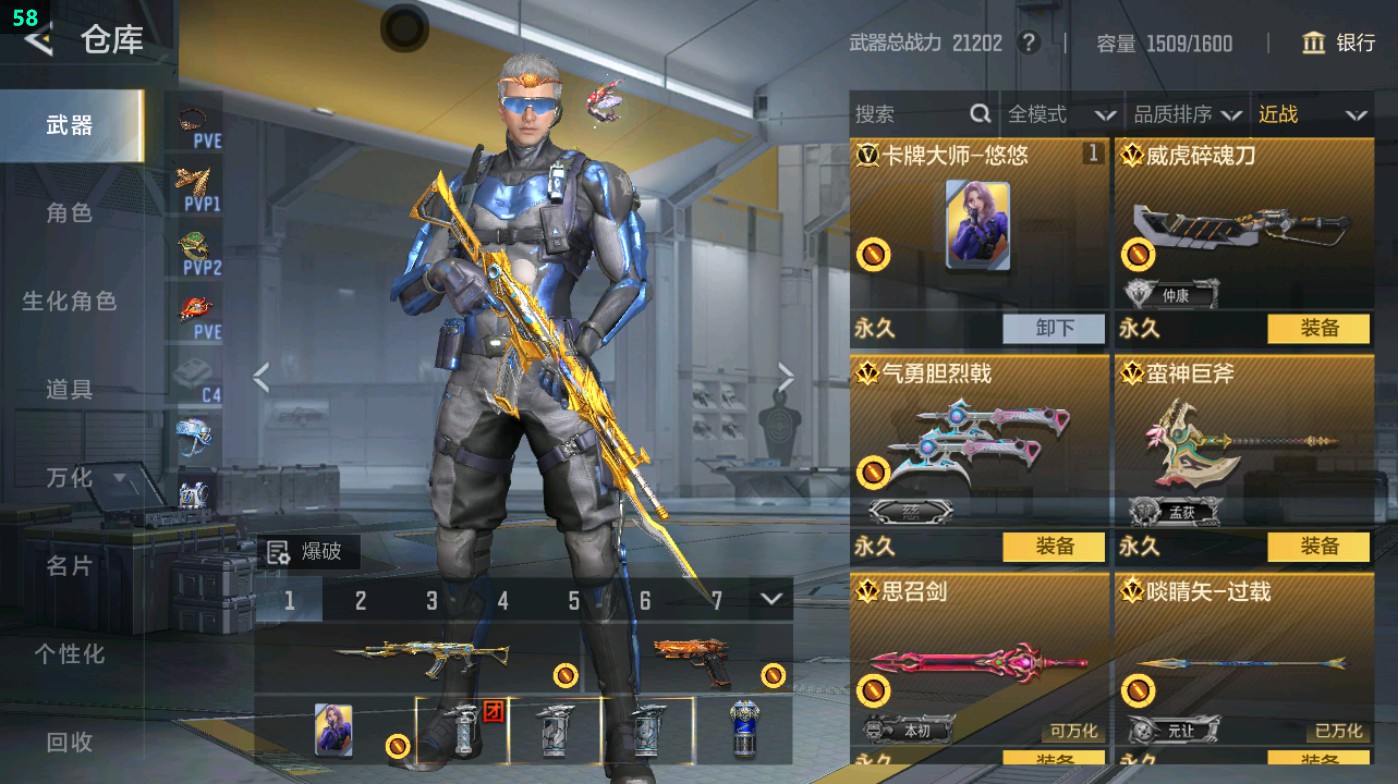Screen dimensions: 1398x784
Task: Equip 威虎碎魂刀 using its 装备 button
Action: [1317, 329]
